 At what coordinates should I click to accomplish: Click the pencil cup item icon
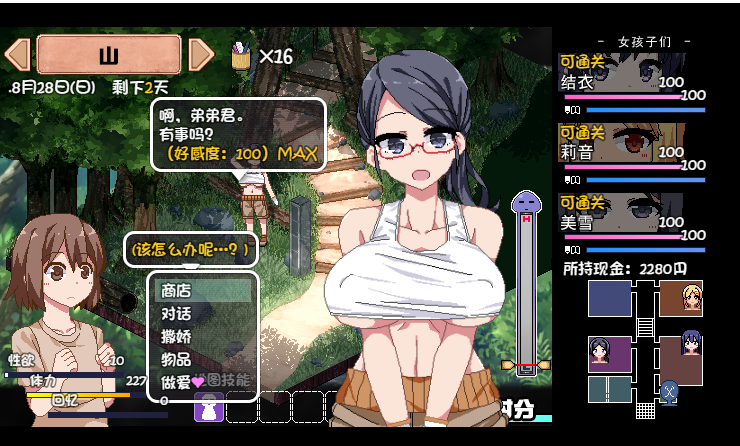coord(240,56)
